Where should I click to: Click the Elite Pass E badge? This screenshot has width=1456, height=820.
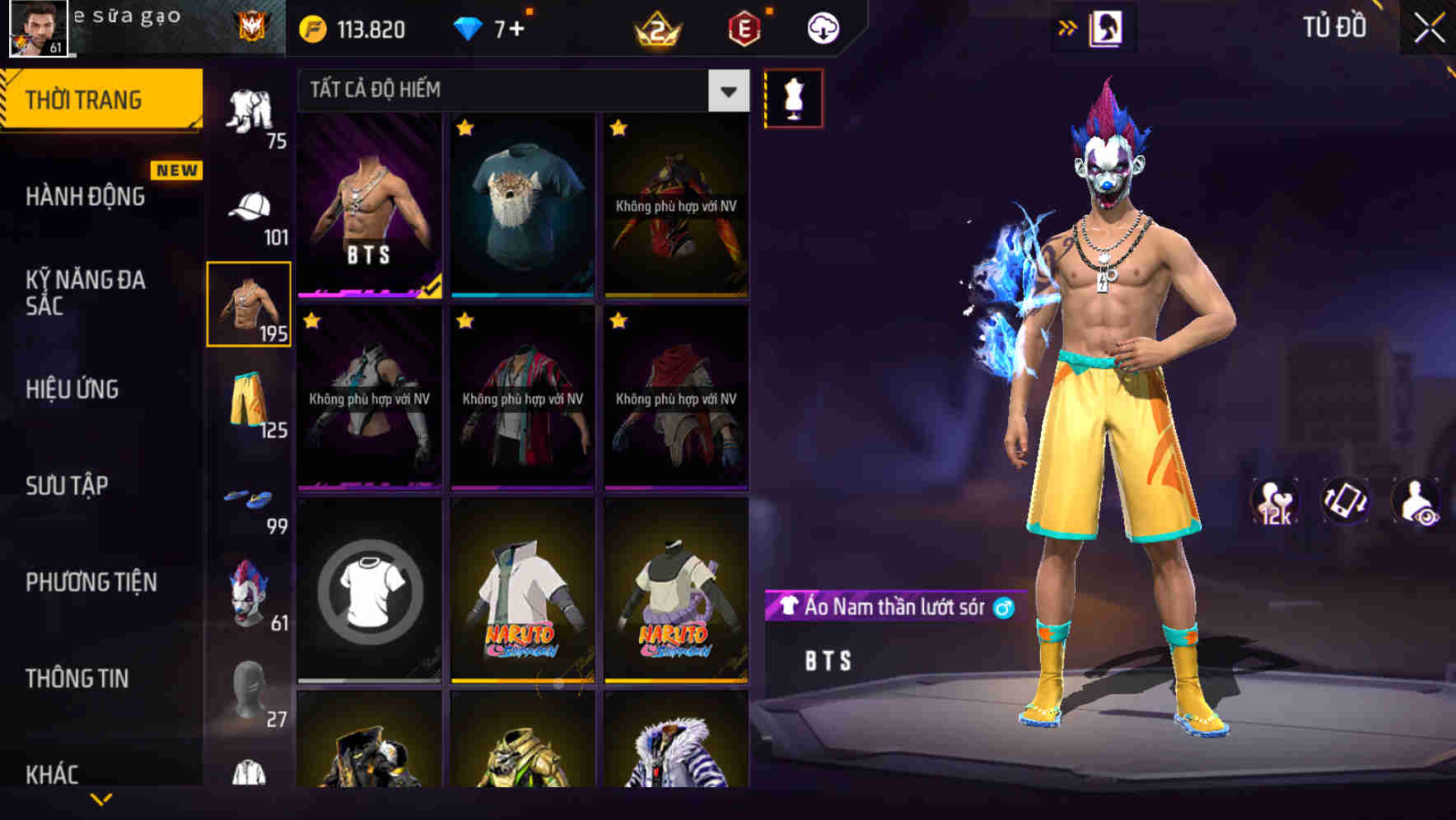tap(745, 28)
